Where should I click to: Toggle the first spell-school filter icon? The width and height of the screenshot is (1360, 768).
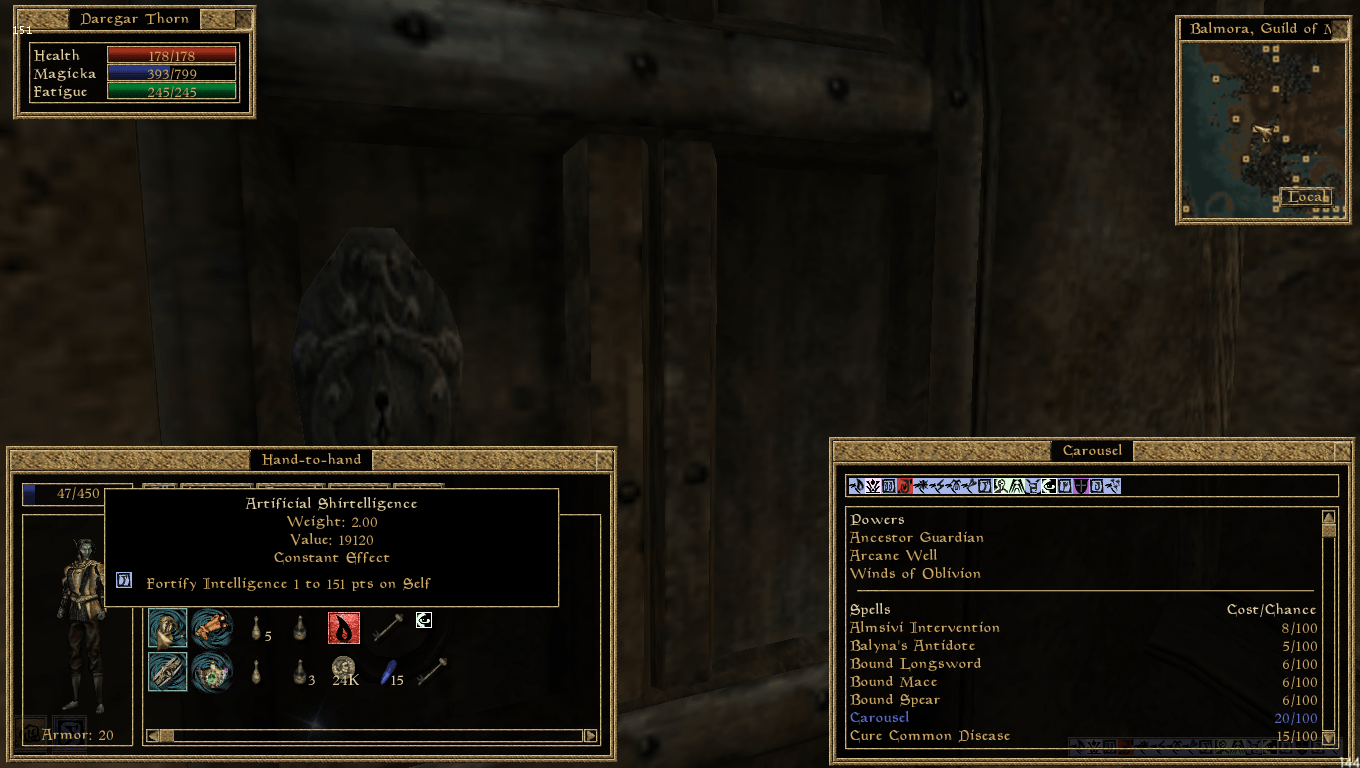coord(854,487)
